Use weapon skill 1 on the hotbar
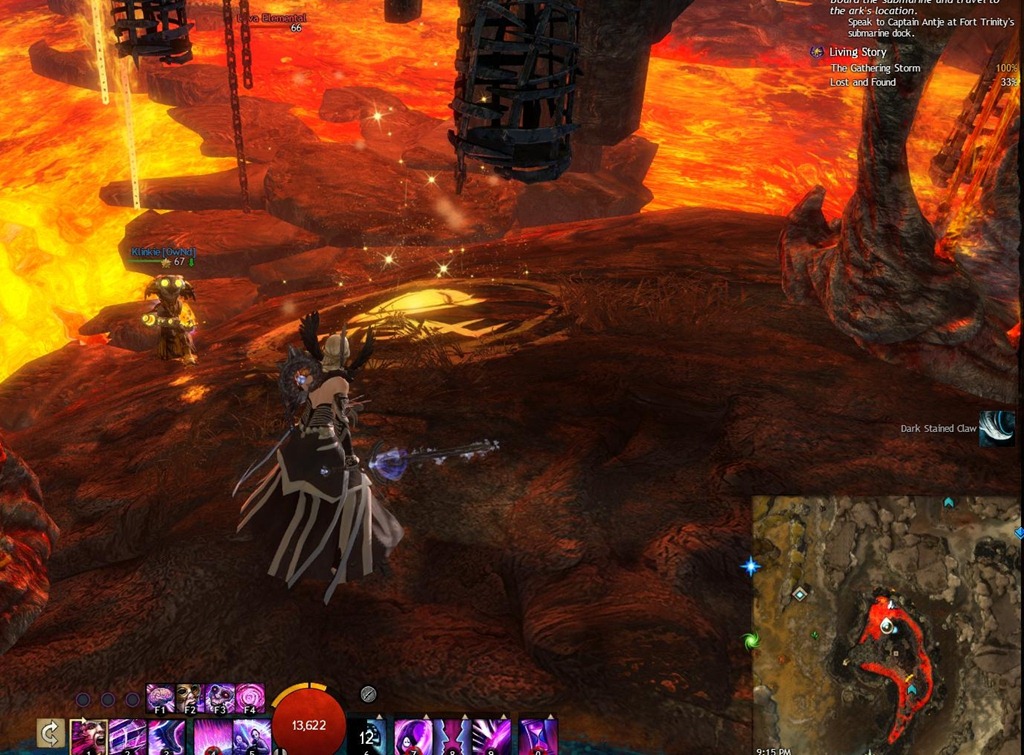 (x=89, y=738)
